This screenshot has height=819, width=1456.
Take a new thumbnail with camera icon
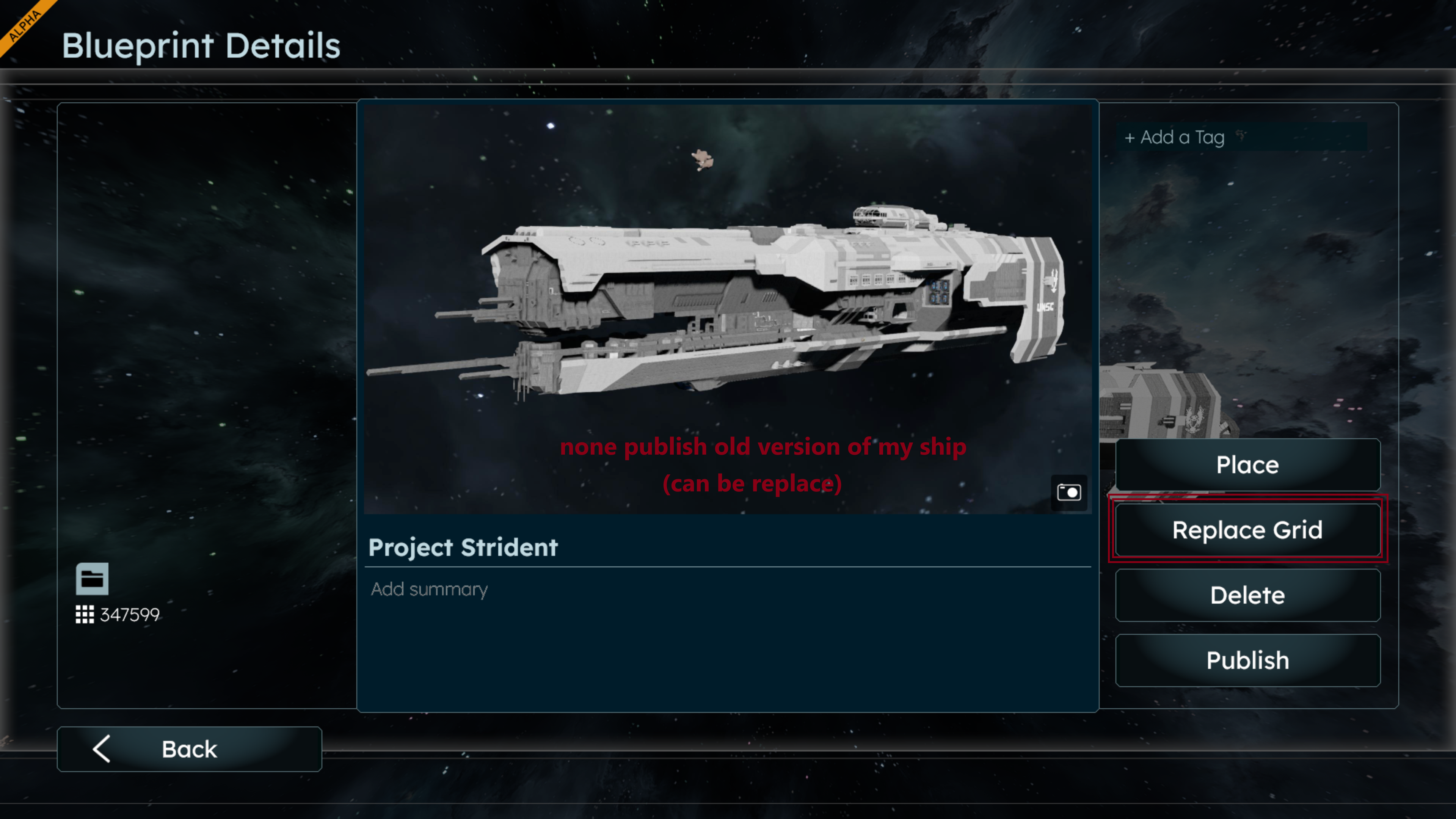(1069, 492)
